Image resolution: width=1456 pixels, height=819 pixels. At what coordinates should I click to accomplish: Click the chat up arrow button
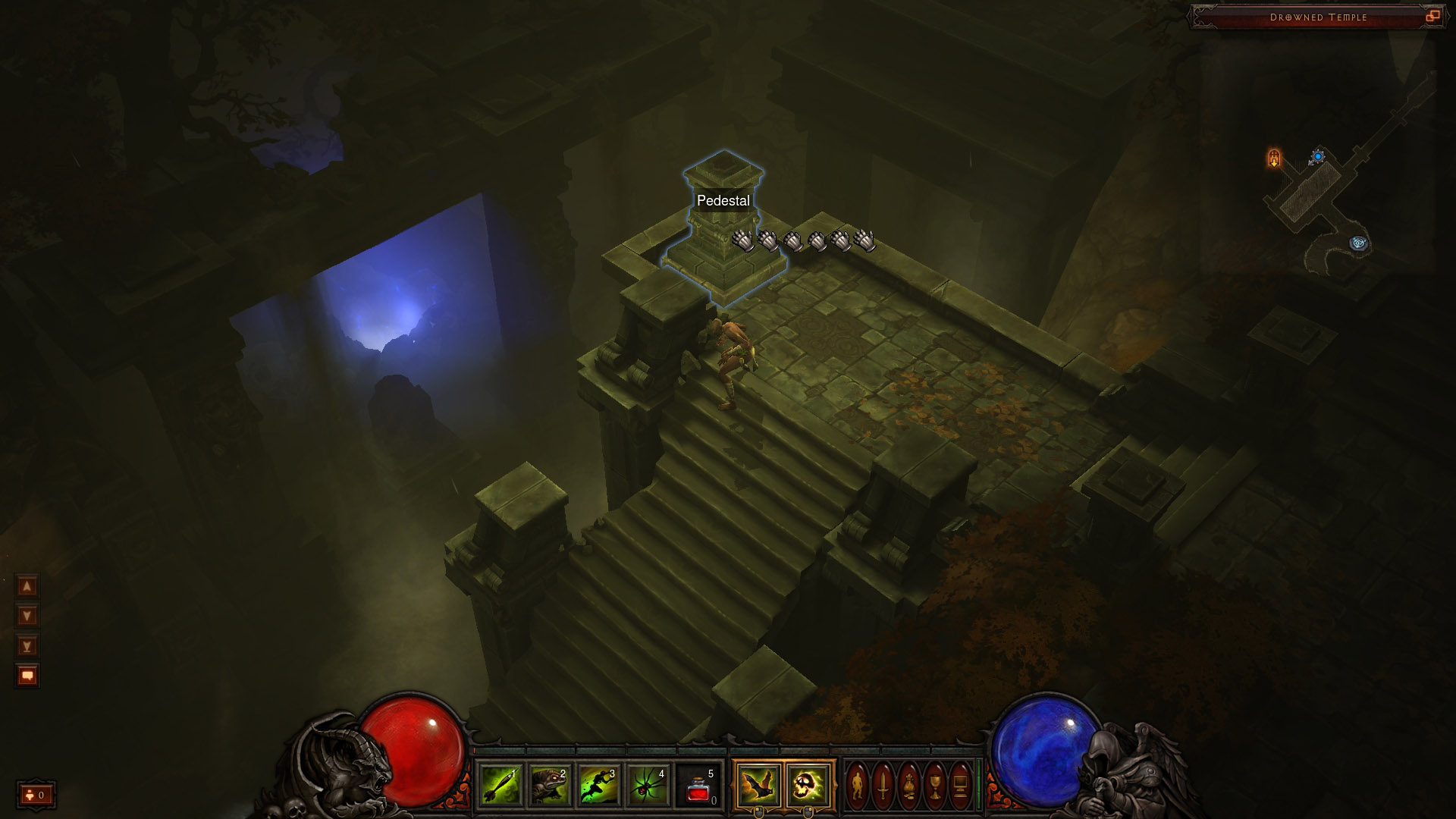(27, 586)
